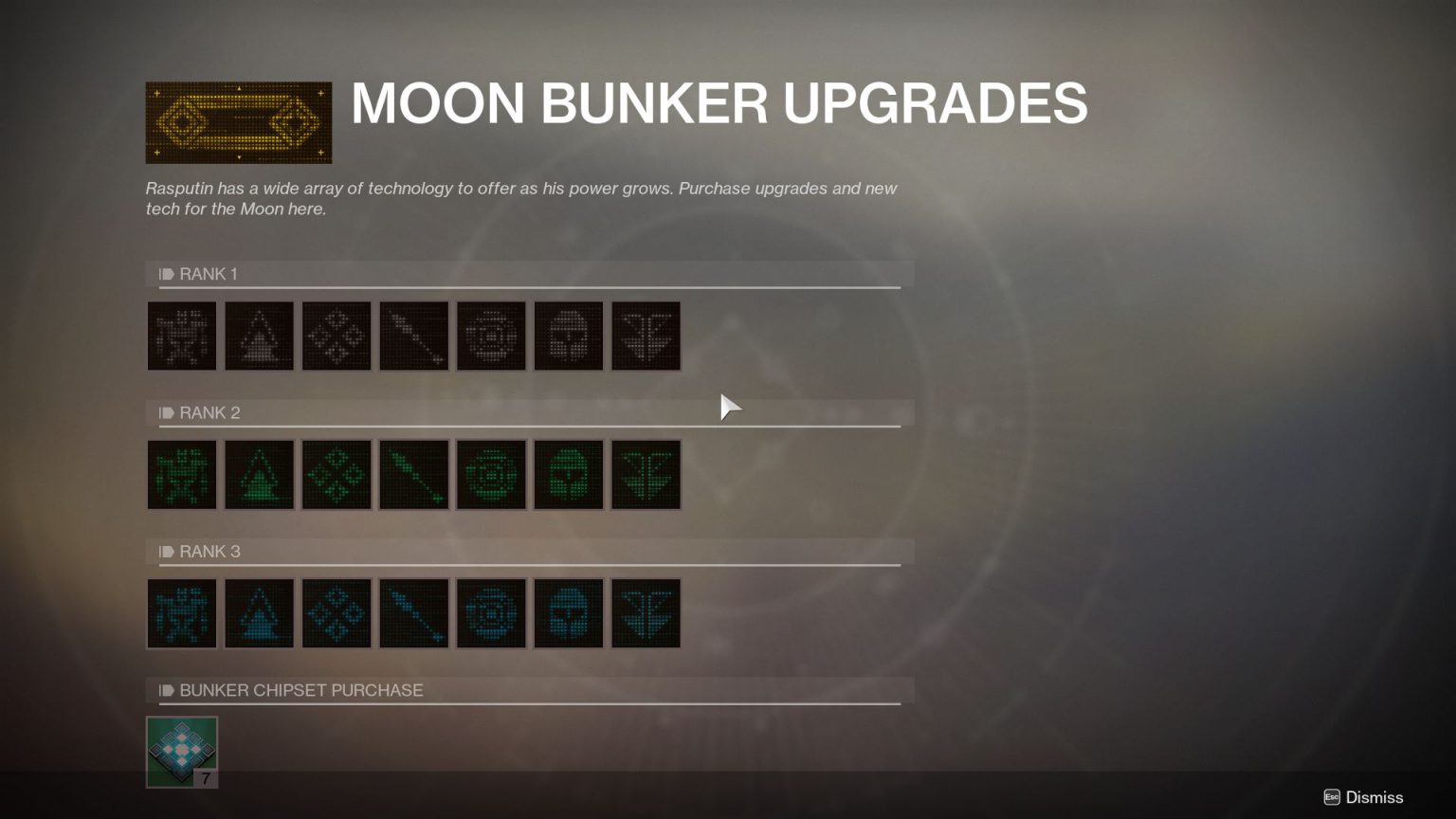Click the diagonal rifle upgrade in Rank 1
The width and height of the screenshot is (1456, 819).
(x=414, y=336)
